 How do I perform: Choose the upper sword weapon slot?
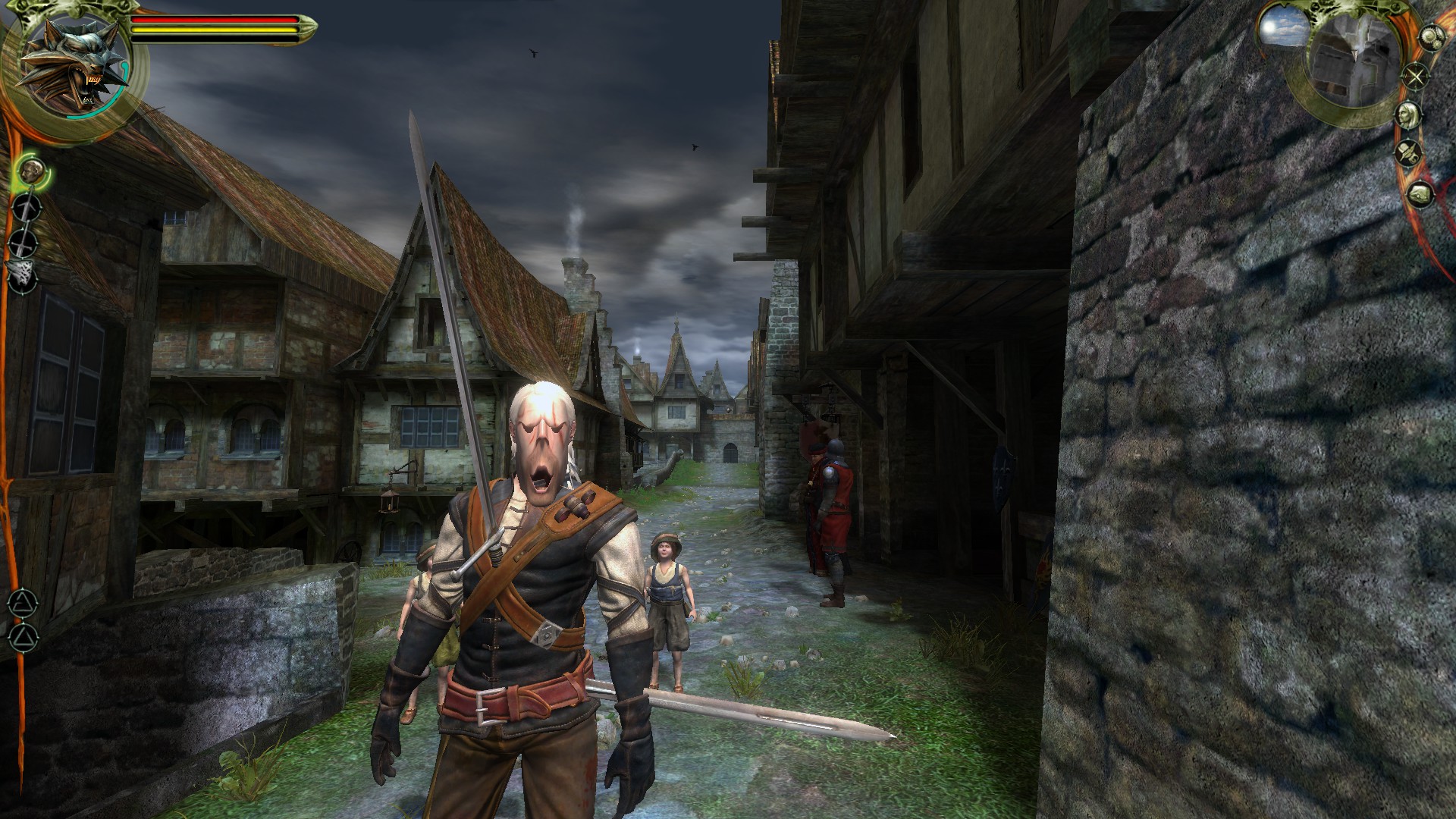pyautogui.click(x=26, y=206)
